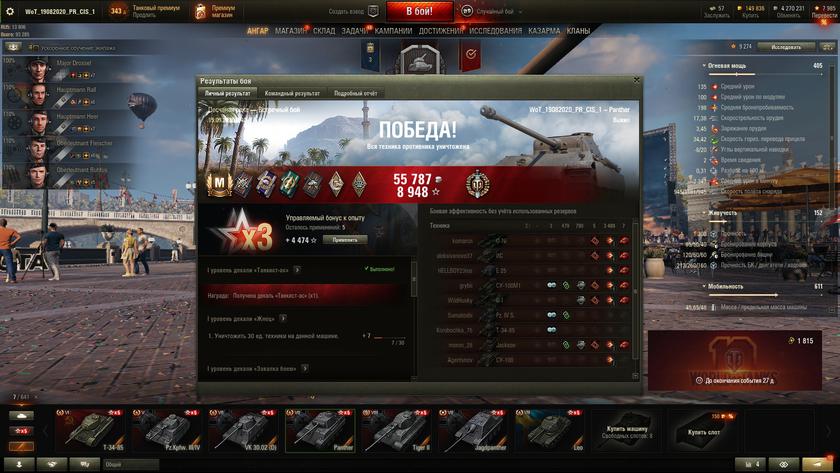840x473 pixels.
Task: Open the Кампании section
Action: pos(393,31)
